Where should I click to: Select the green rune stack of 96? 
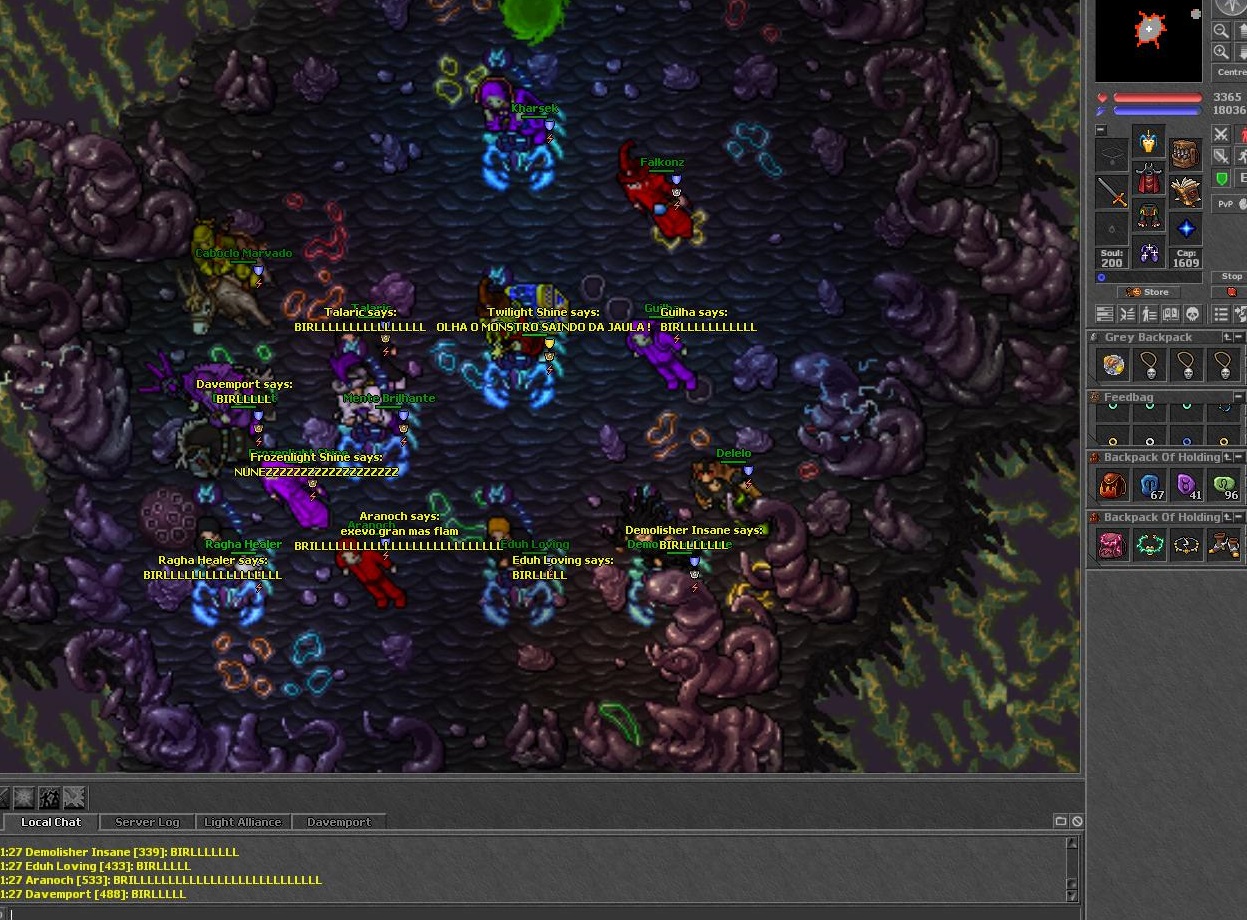(x=1224, y=486)
